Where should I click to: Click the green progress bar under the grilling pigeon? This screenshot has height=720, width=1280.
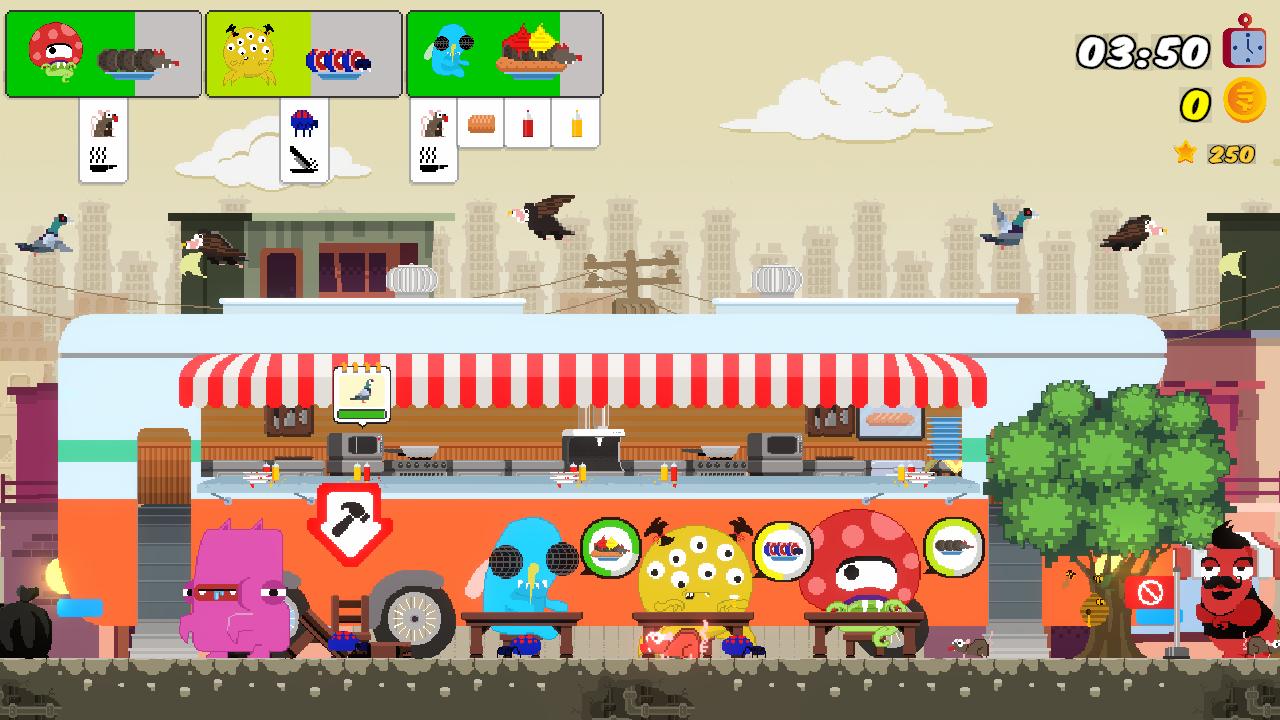[x=364, y=412]
